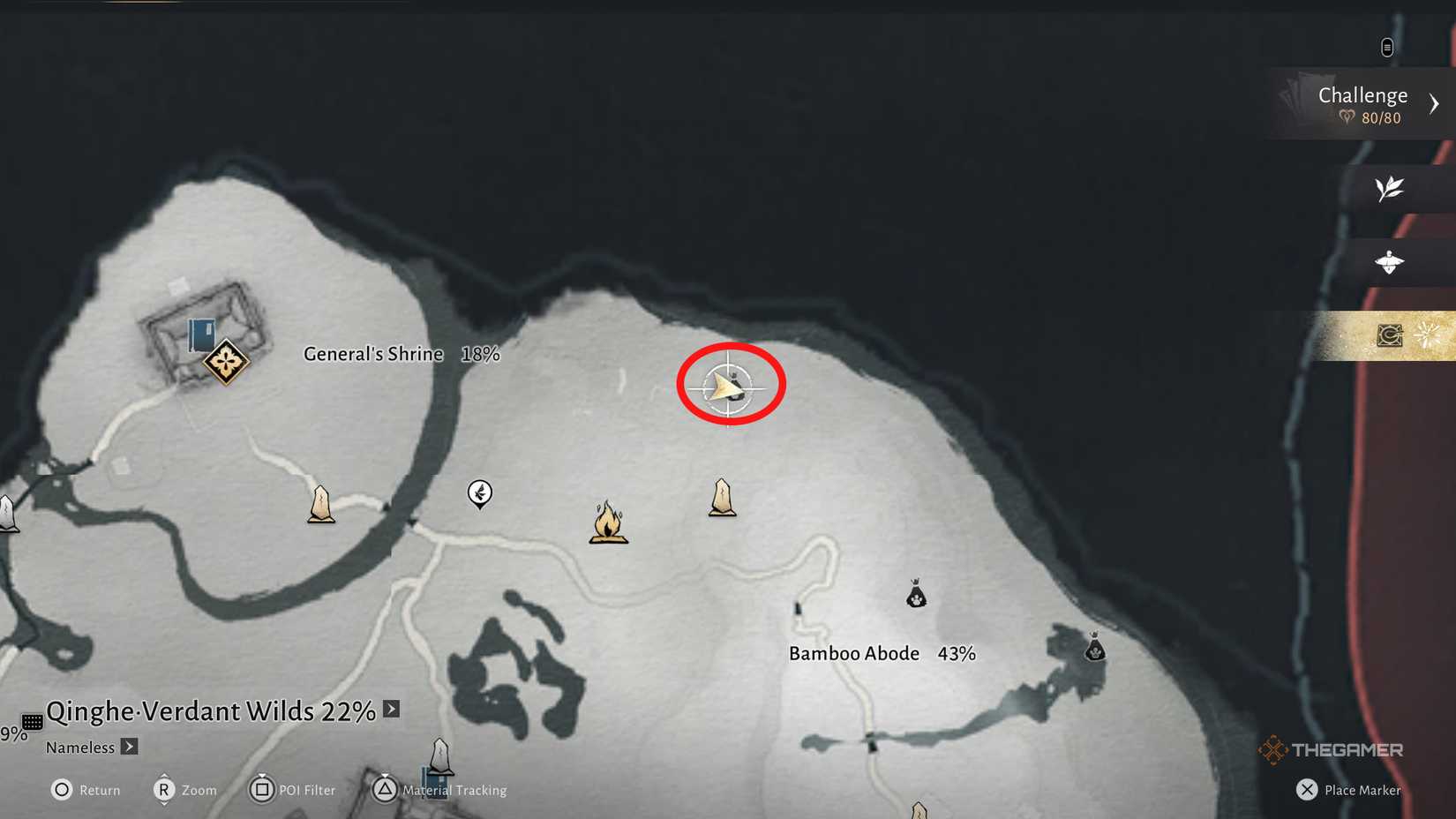Select the tea leaf collectible icon

1390,189
